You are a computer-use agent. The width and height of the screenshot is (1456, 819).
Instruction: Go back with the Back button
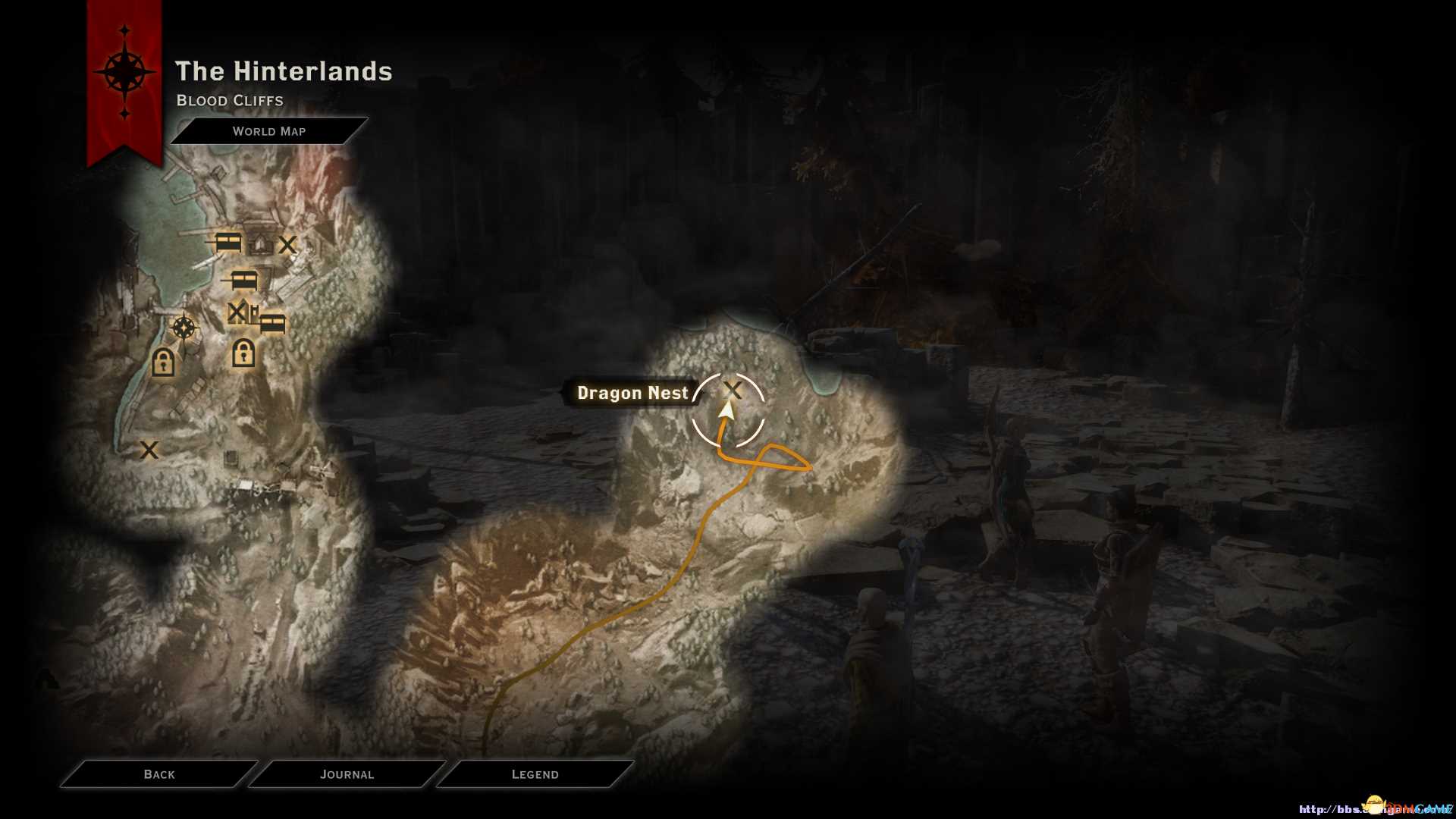[159, 774]
